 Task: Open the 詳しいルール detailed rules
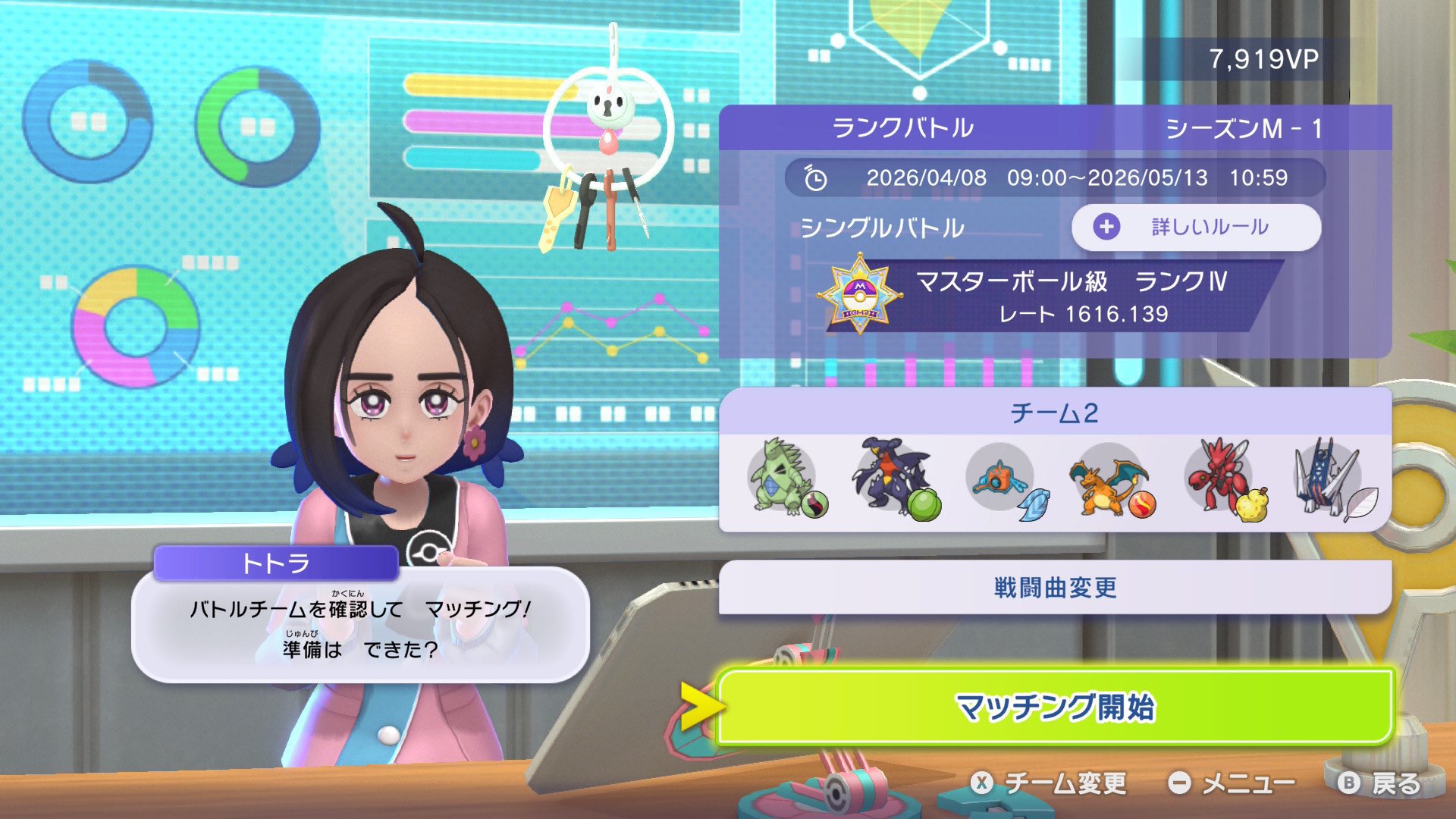[1196, 227]
